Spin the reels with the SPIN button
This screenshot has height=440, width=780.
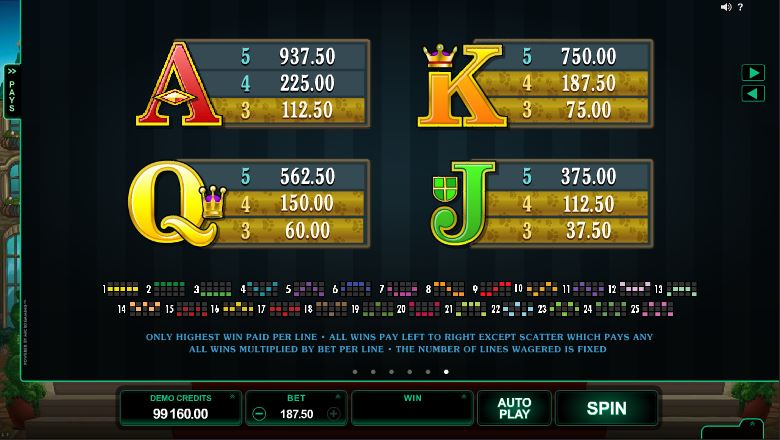(x=606, y=408)
